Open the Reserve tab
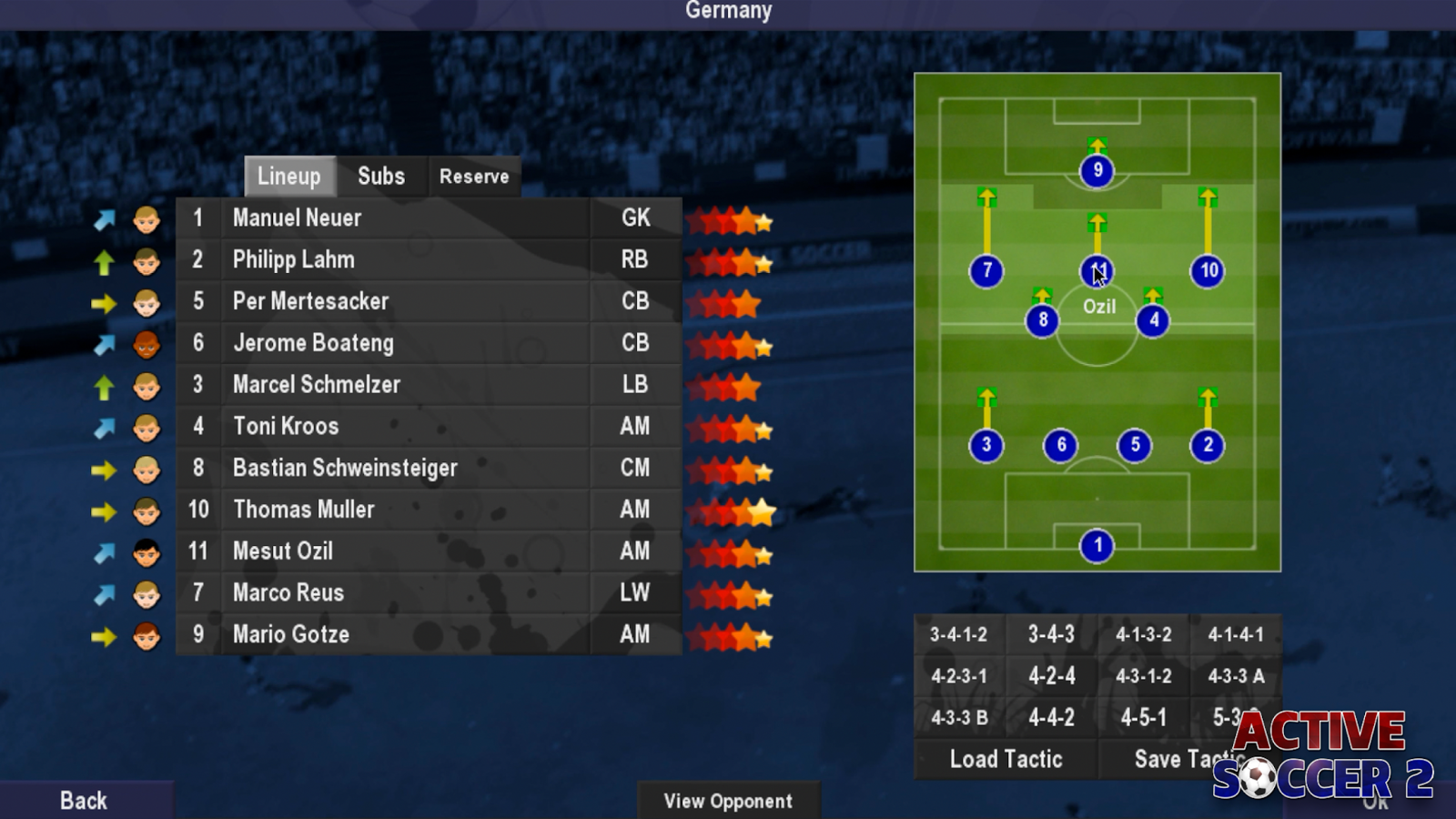1456x819 pixels. click(x=473, y=176)
